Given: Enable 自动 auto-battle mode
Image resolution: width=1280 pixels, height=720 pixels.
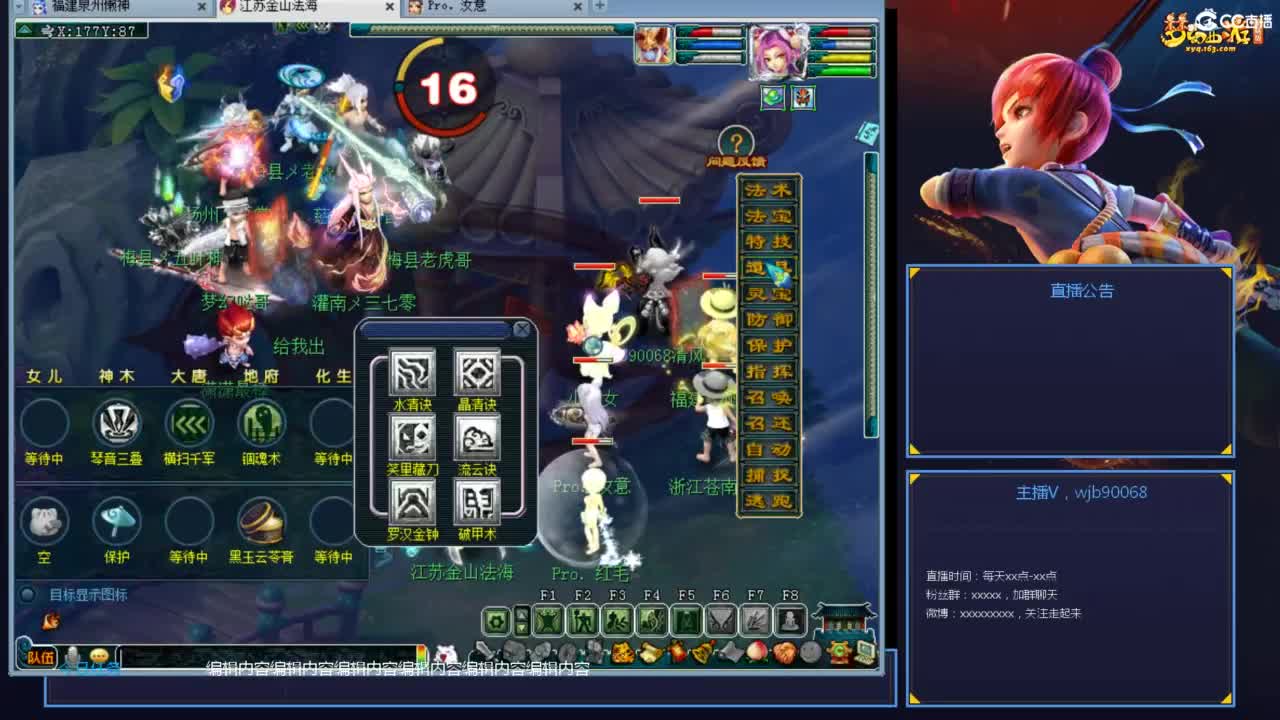Looking at the screenshot, I should pos(770,451).
